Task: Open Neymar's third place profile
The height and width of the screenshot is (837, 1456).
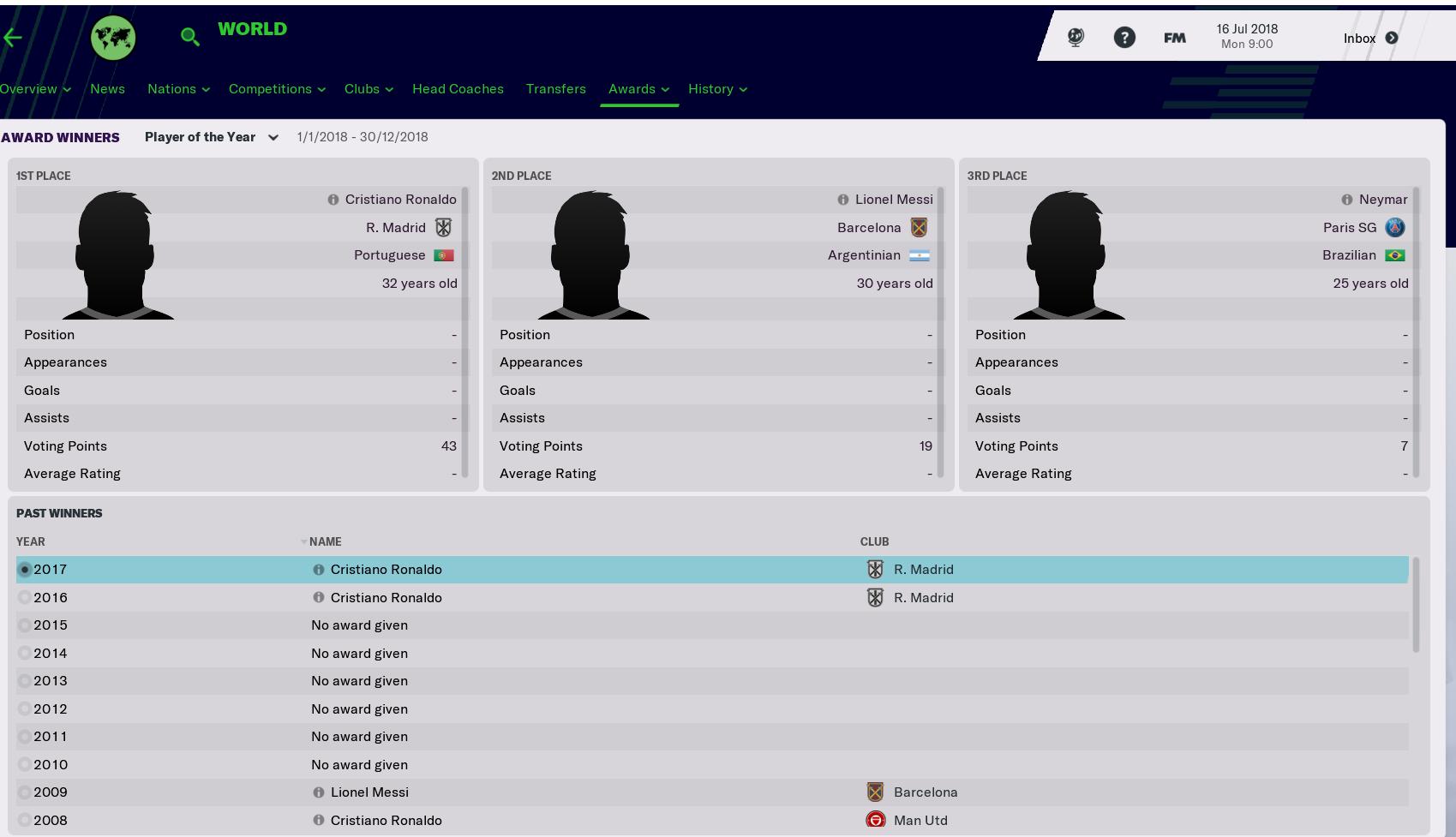Action: (1382, 200)
